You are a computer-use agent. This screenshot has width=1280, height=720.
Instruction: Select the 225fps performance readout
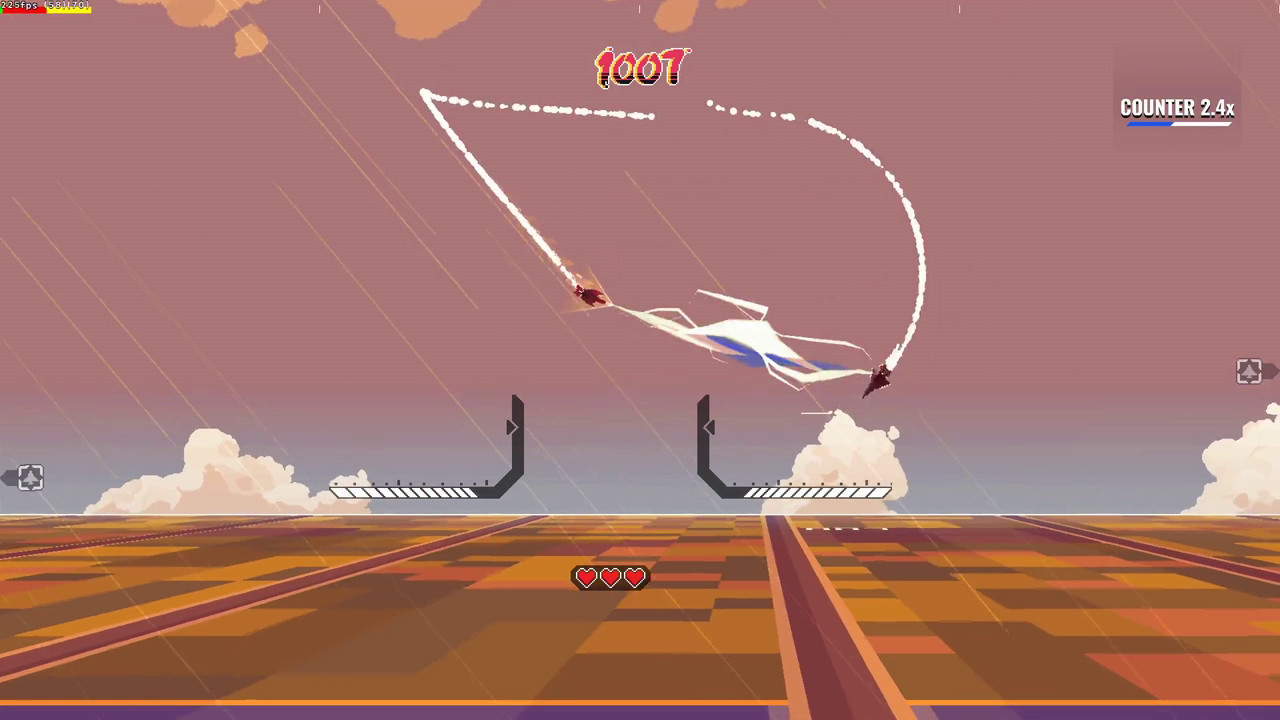(x=18, y=5)
